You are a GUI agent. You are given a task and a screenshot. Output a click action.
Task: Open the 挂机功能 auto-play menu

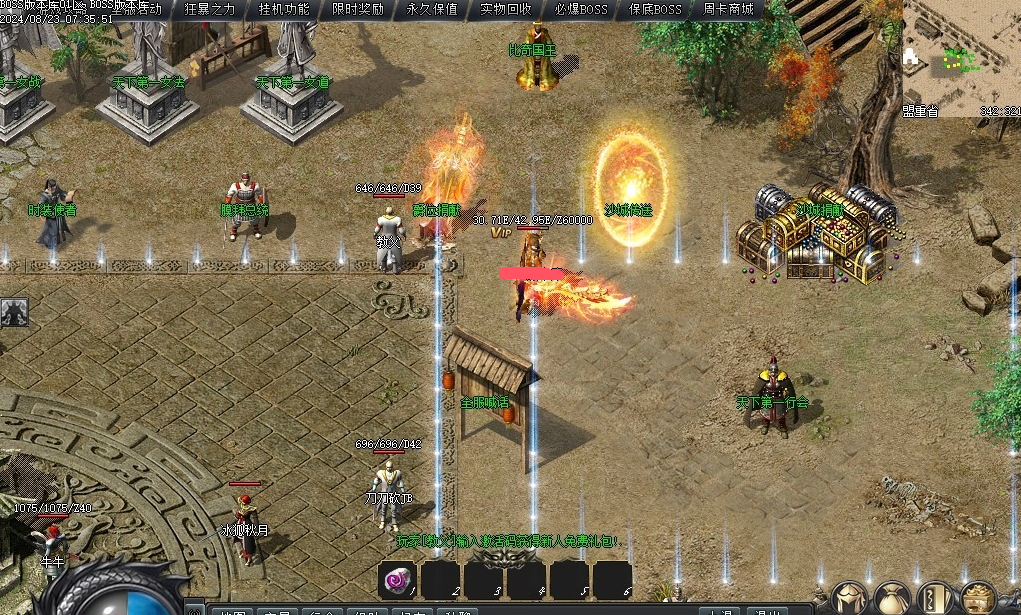pos(284,10)
